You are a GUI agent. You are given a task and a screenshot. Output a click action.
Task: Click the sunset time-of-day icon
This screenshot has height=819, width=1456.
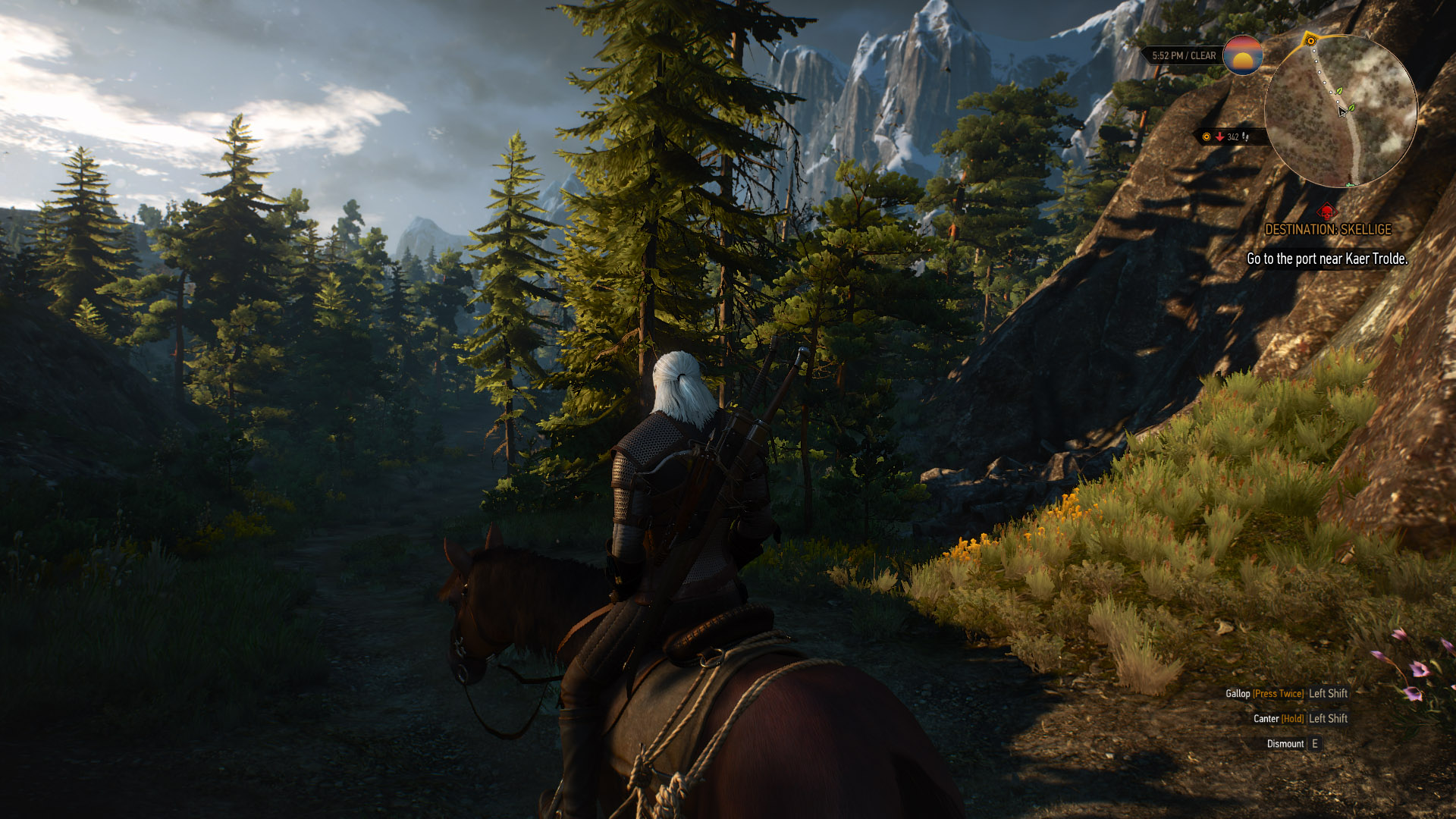click(1242, 55)
